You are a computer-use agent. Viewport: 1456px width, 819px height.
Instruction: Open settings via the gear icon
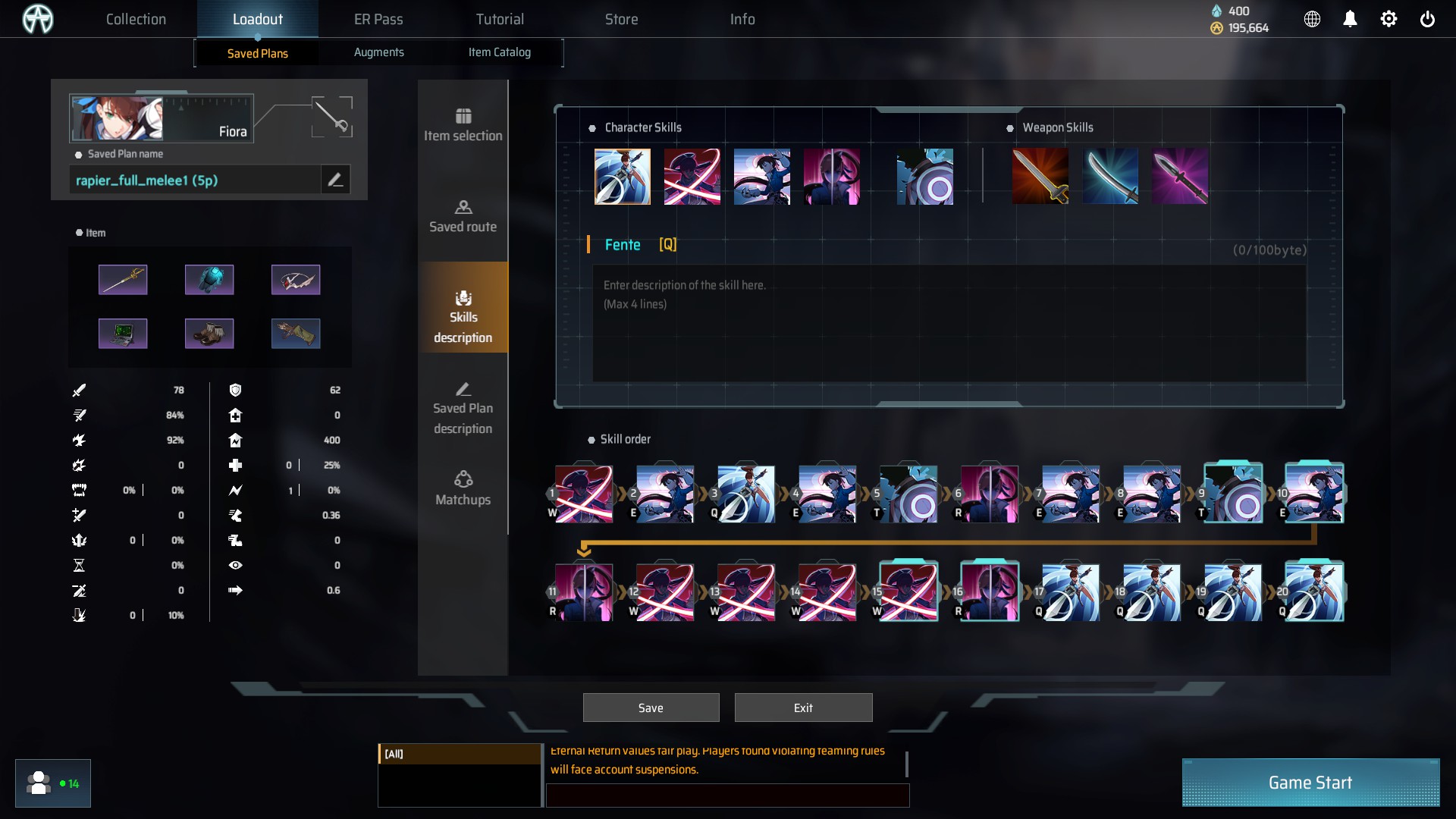[x=1388, y=19]
